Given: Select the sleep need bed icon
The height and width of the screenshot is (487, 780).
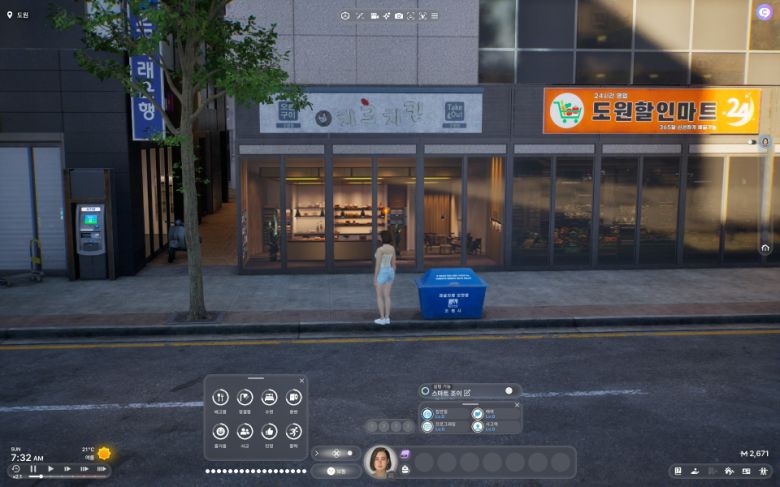Looking at the screenshot, I should point(269,398).
